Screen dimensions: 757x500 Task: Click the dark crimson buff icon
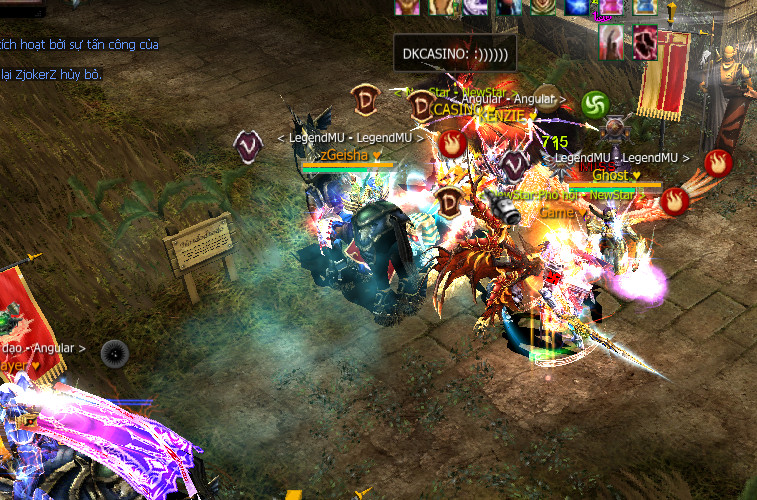(645, 42)
